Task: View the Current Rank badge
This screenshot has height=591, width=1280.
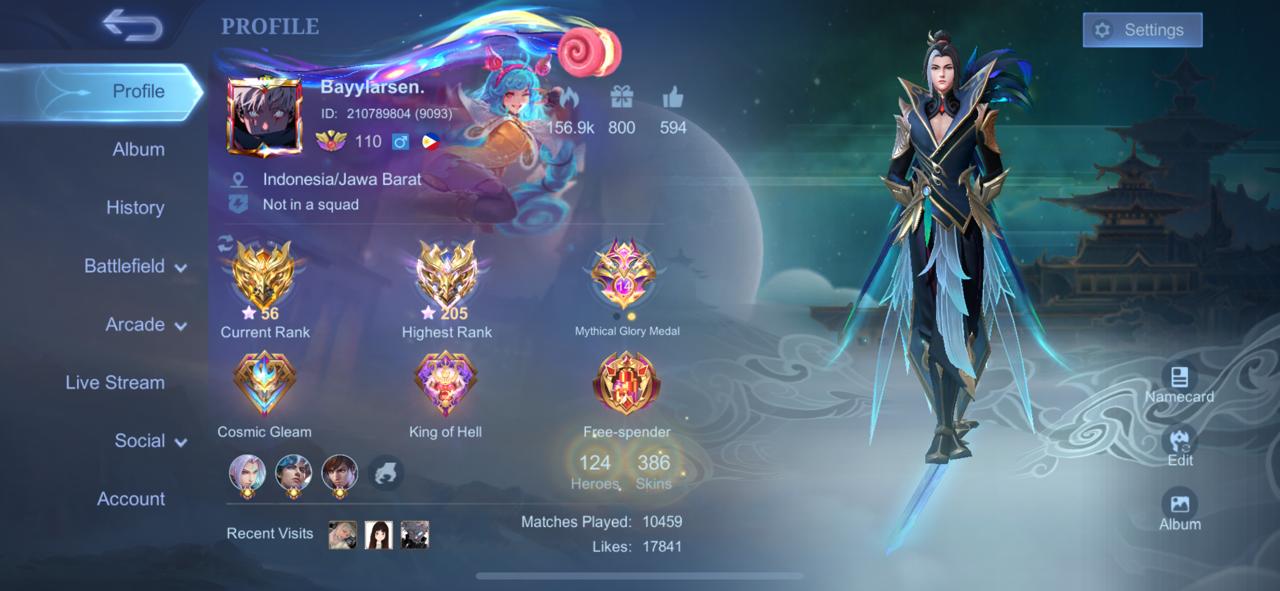Action: coord(264,277)
